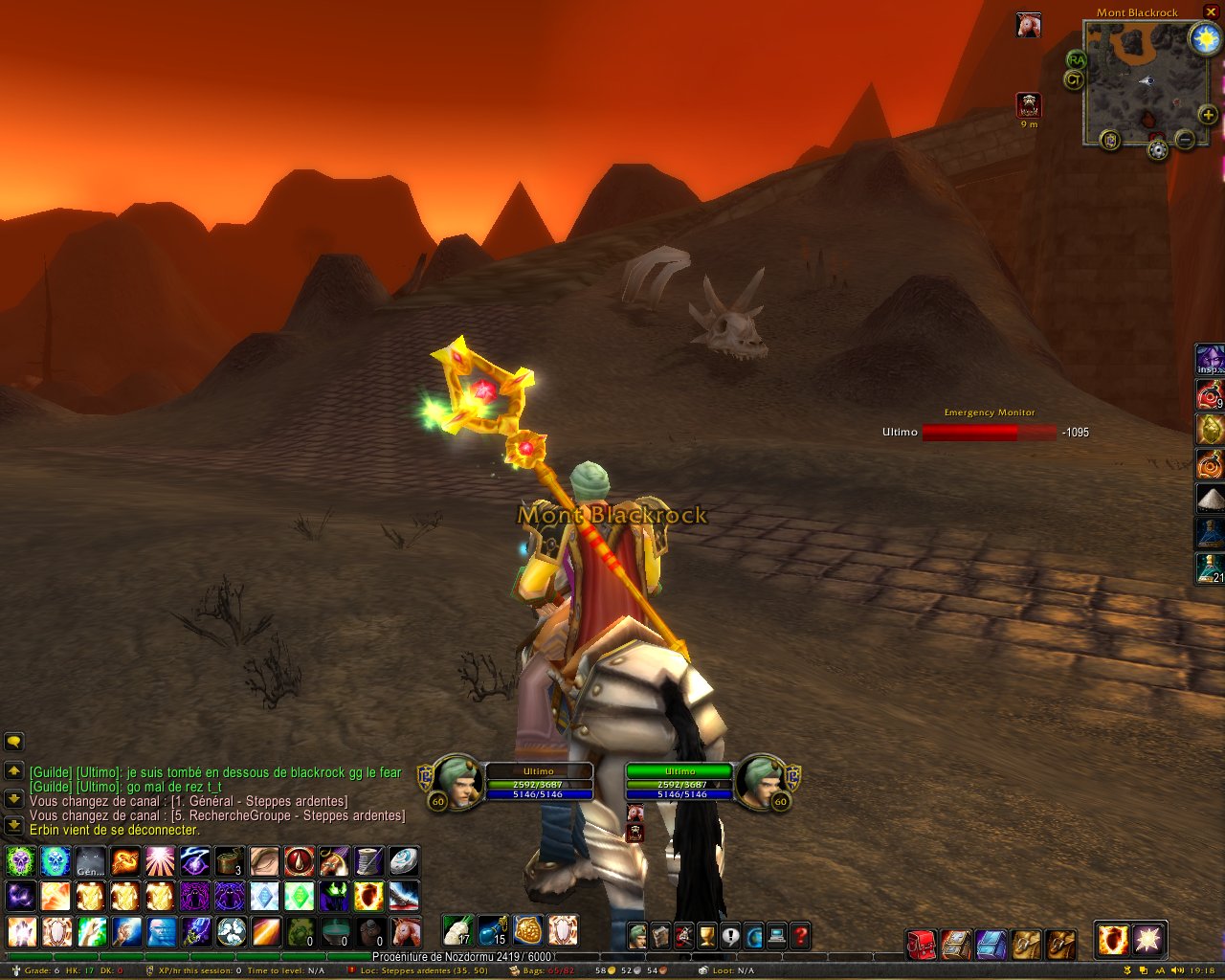Zoom out the minimap with the minus button
Image resolution: width=1225 pixels, height=980 pixels.
click(x=1185, y=140)
